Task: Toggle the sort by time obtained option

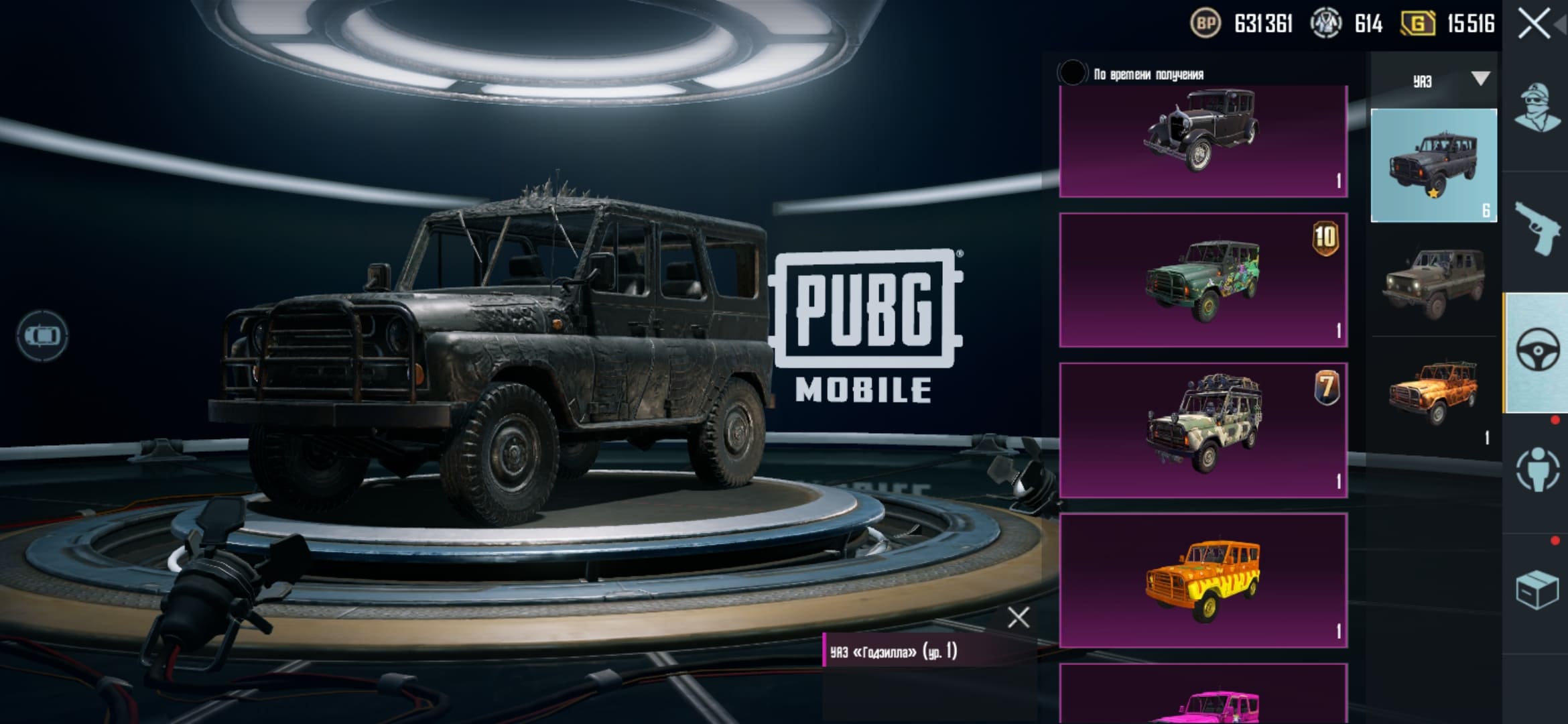Action: pyautogui.click(x=1072, y=73)
